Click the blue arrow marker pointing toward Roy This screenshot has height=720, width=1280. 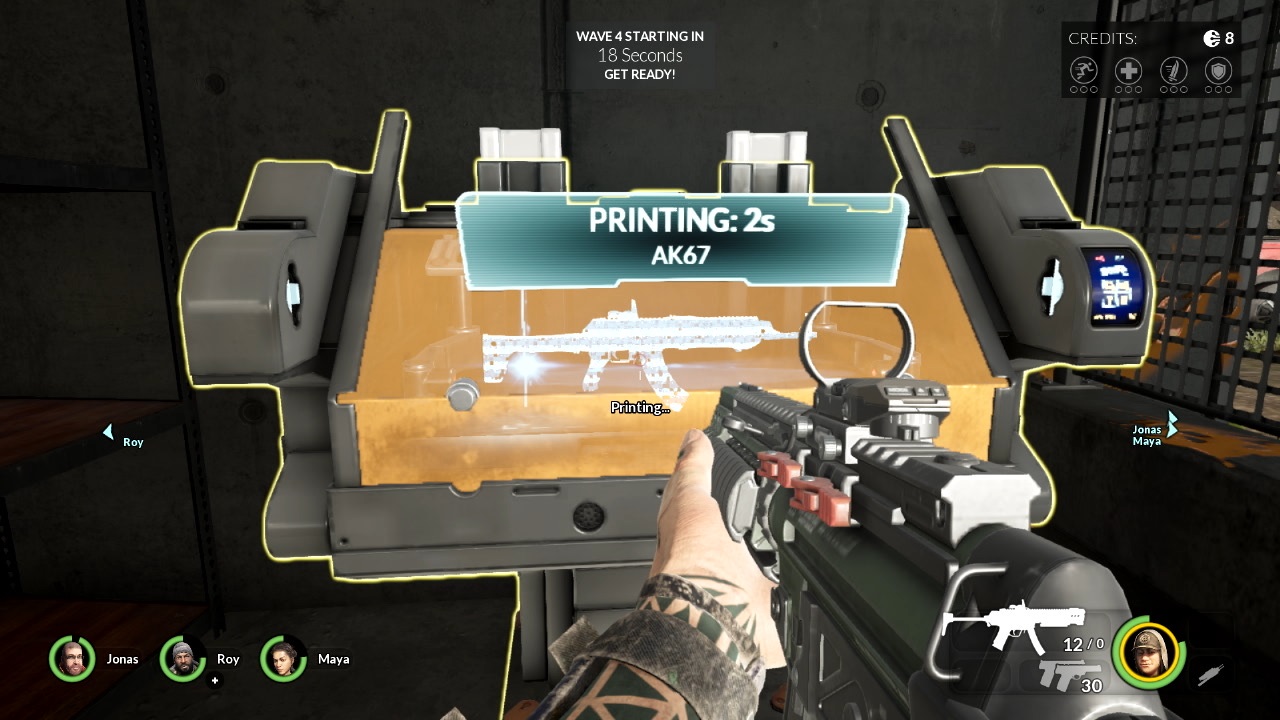coord(107,430)
